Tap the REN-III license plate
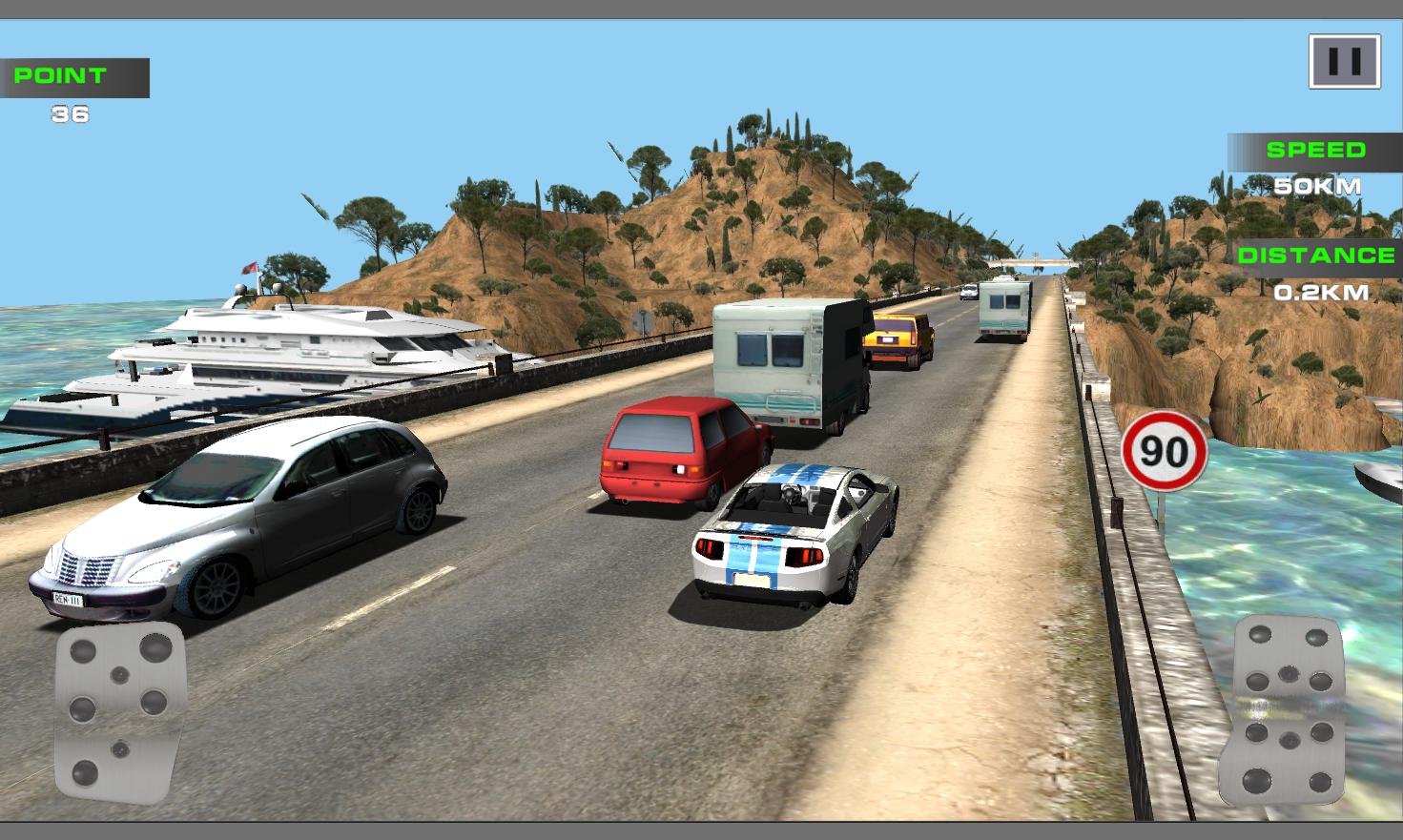This screenshot has width=1403, height=840. (66, 600)
